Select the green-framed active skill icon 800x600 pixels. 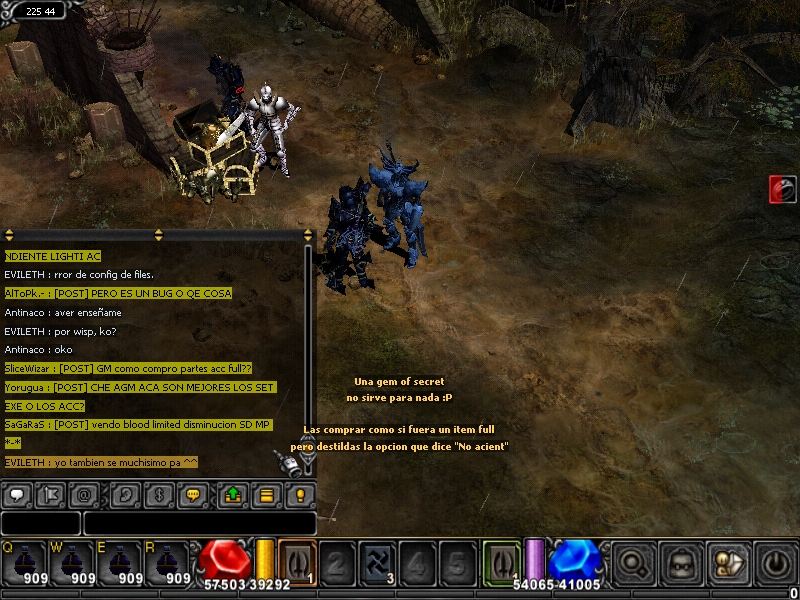coord(500,562)
